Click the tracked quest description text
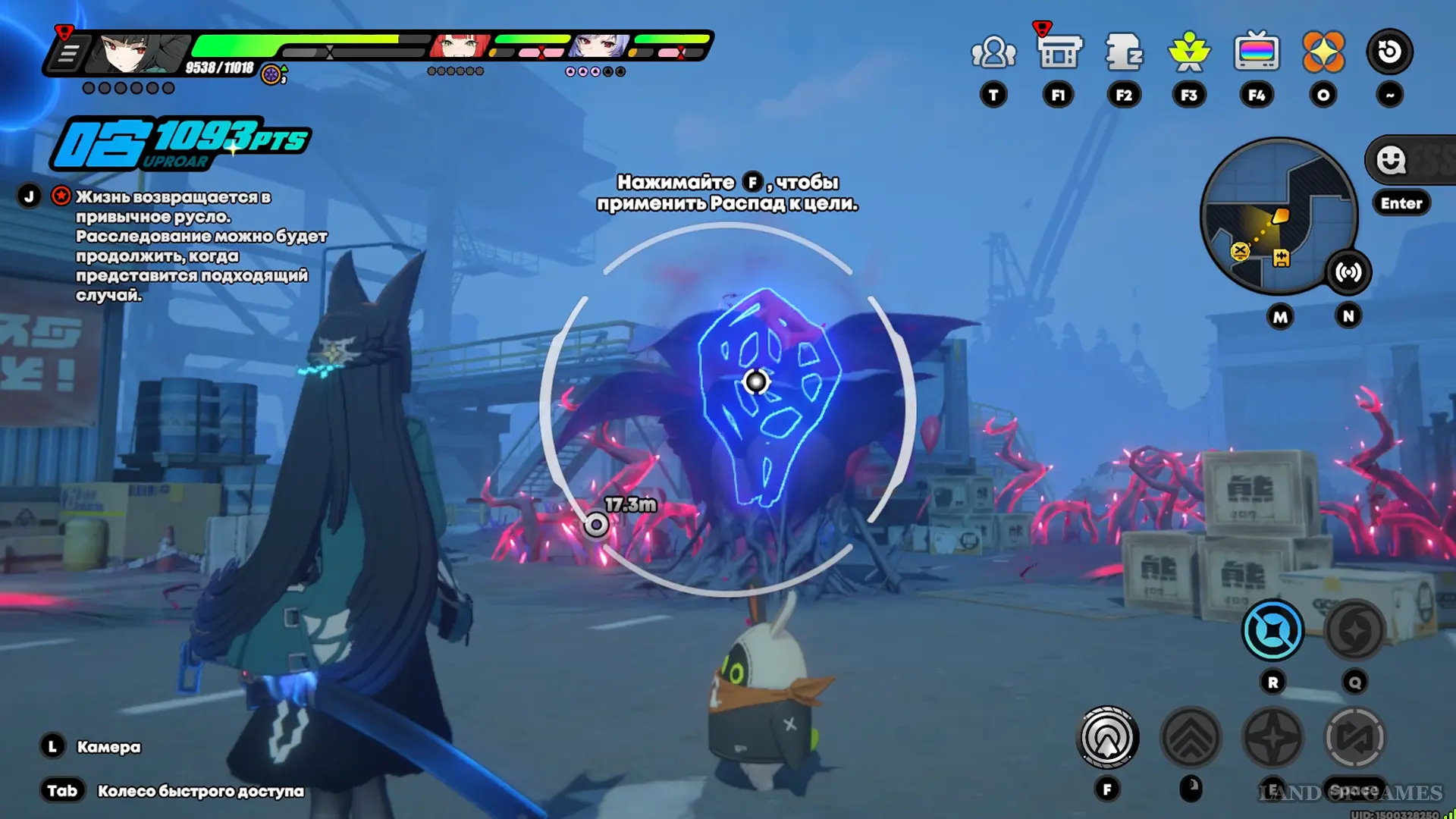 click(200, 246)
